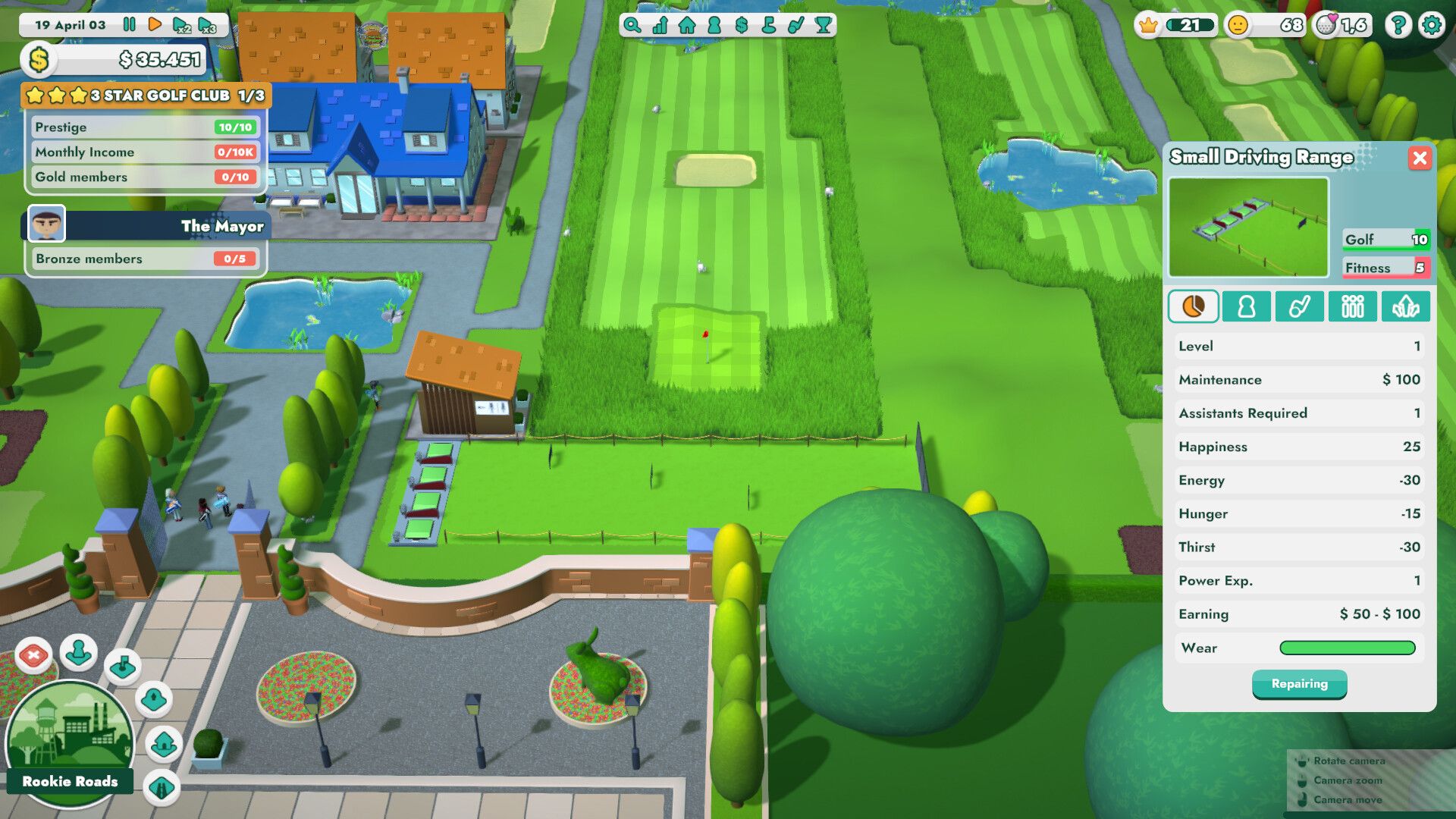Select the golf club tab in the panel
Viewport: 1456px width, 819px height.
coord(1300,306)
